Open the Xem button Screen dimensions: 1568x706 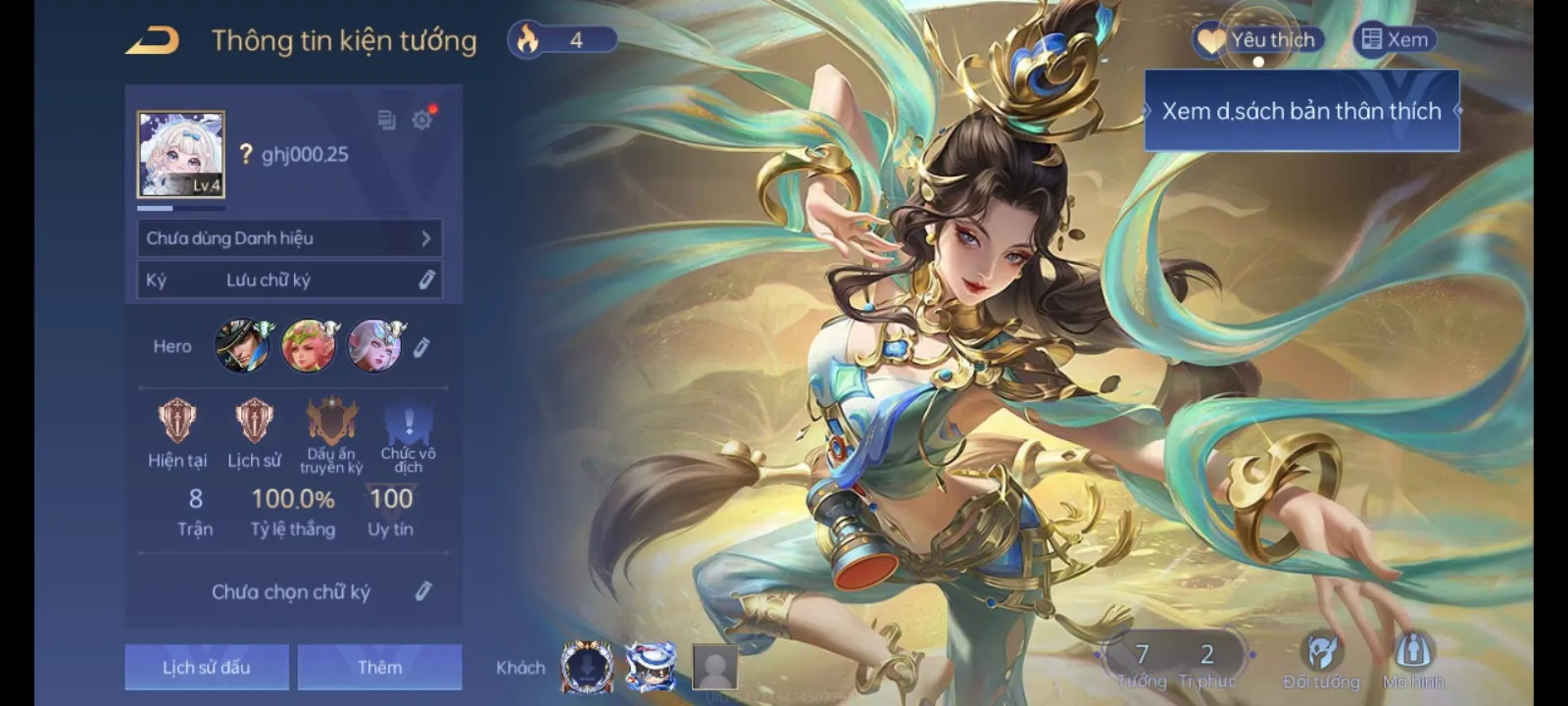coord(1395,40)
